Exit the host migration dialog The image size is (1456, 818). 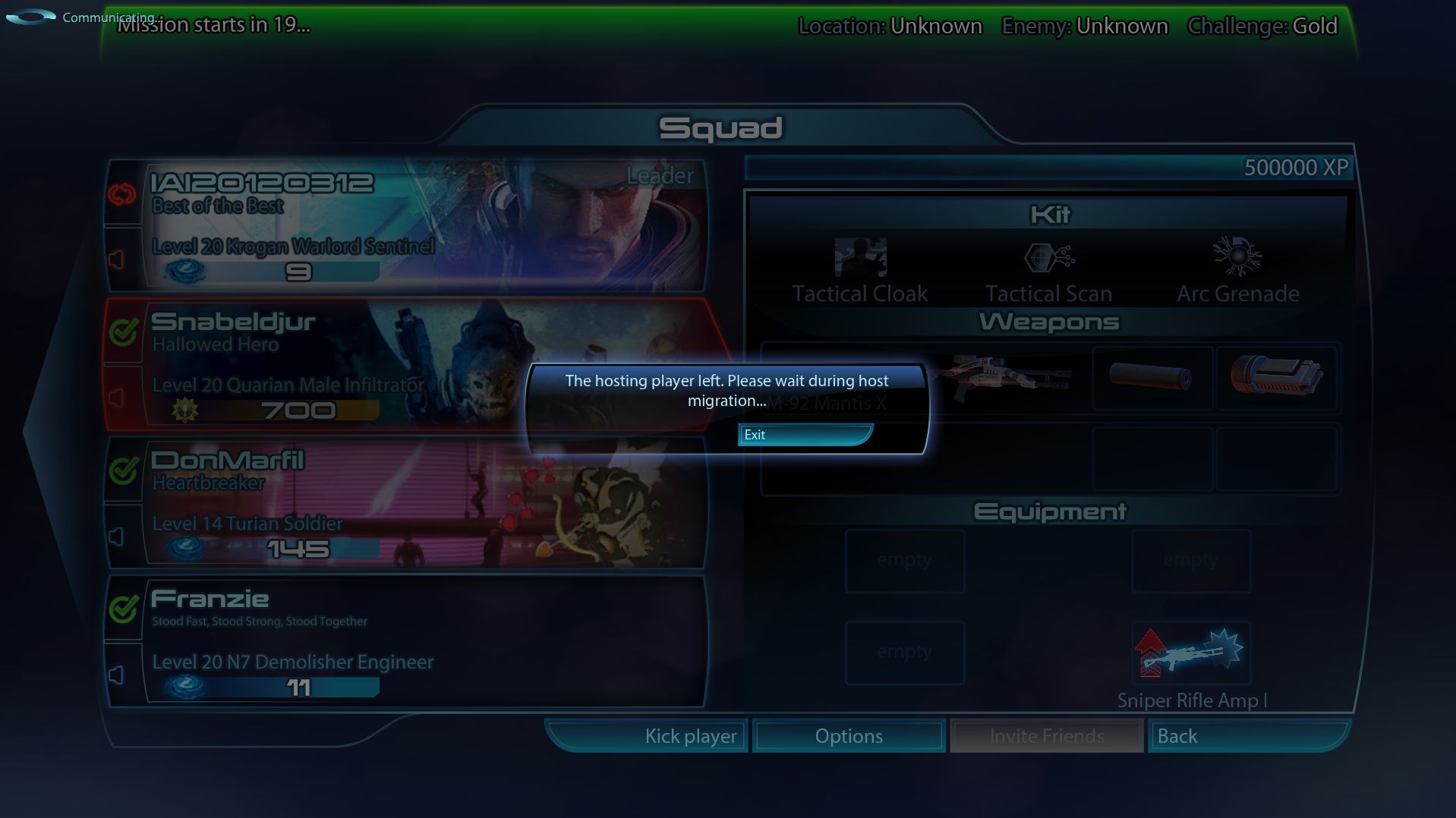click(x=805, y=435)
